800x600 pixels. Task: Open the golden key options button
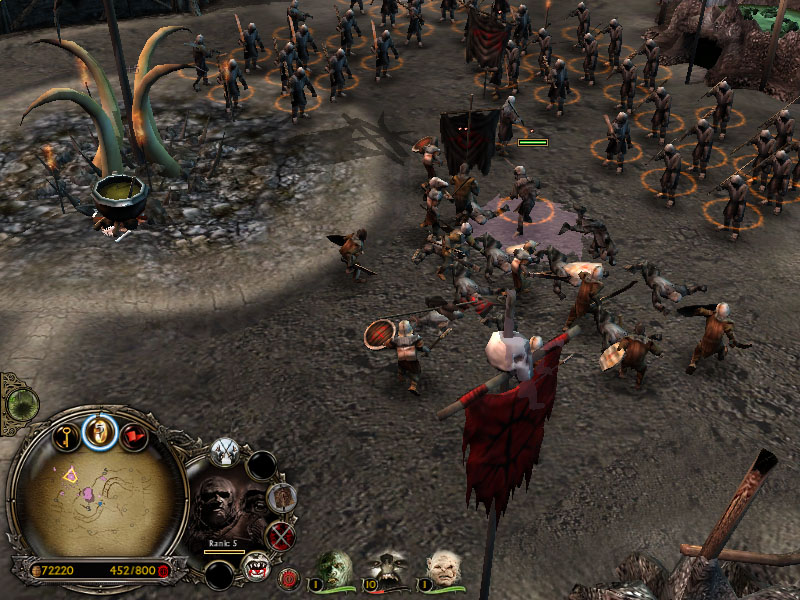point(66,436)
